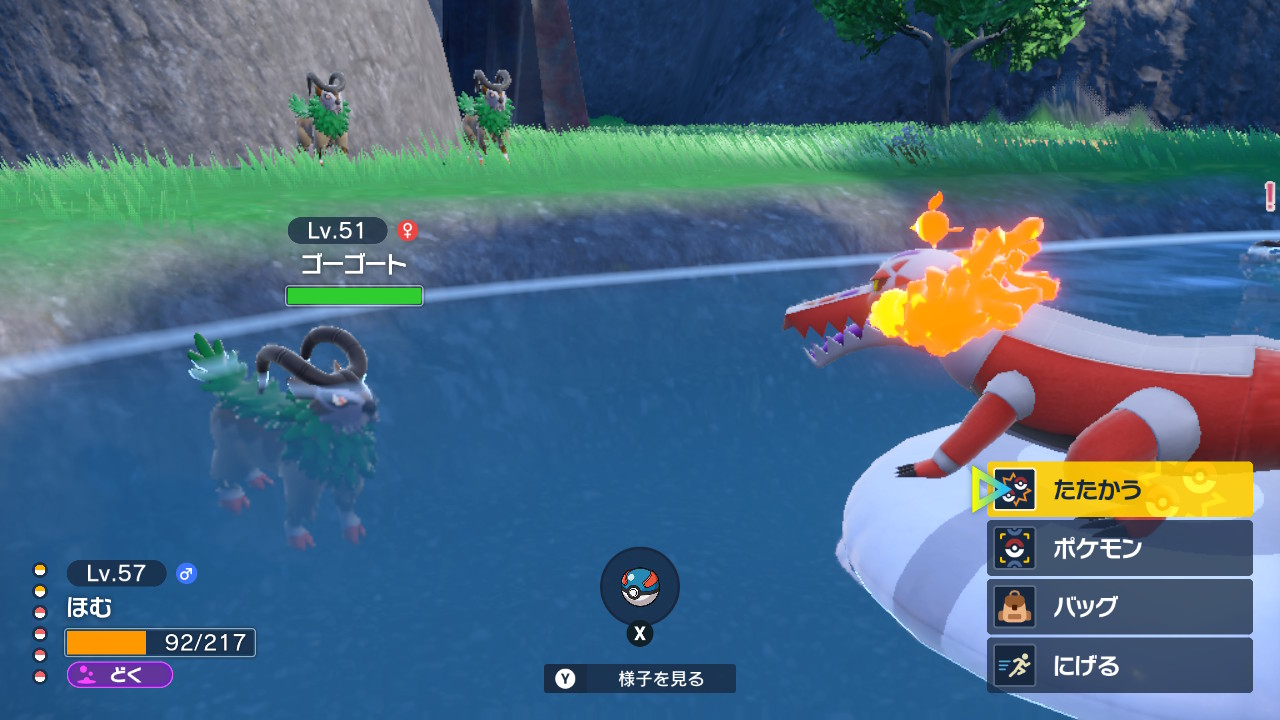The height and width of the screenshot is (720, 1280).
Task: Click the どく poison status badge icon
Action: 84,677
